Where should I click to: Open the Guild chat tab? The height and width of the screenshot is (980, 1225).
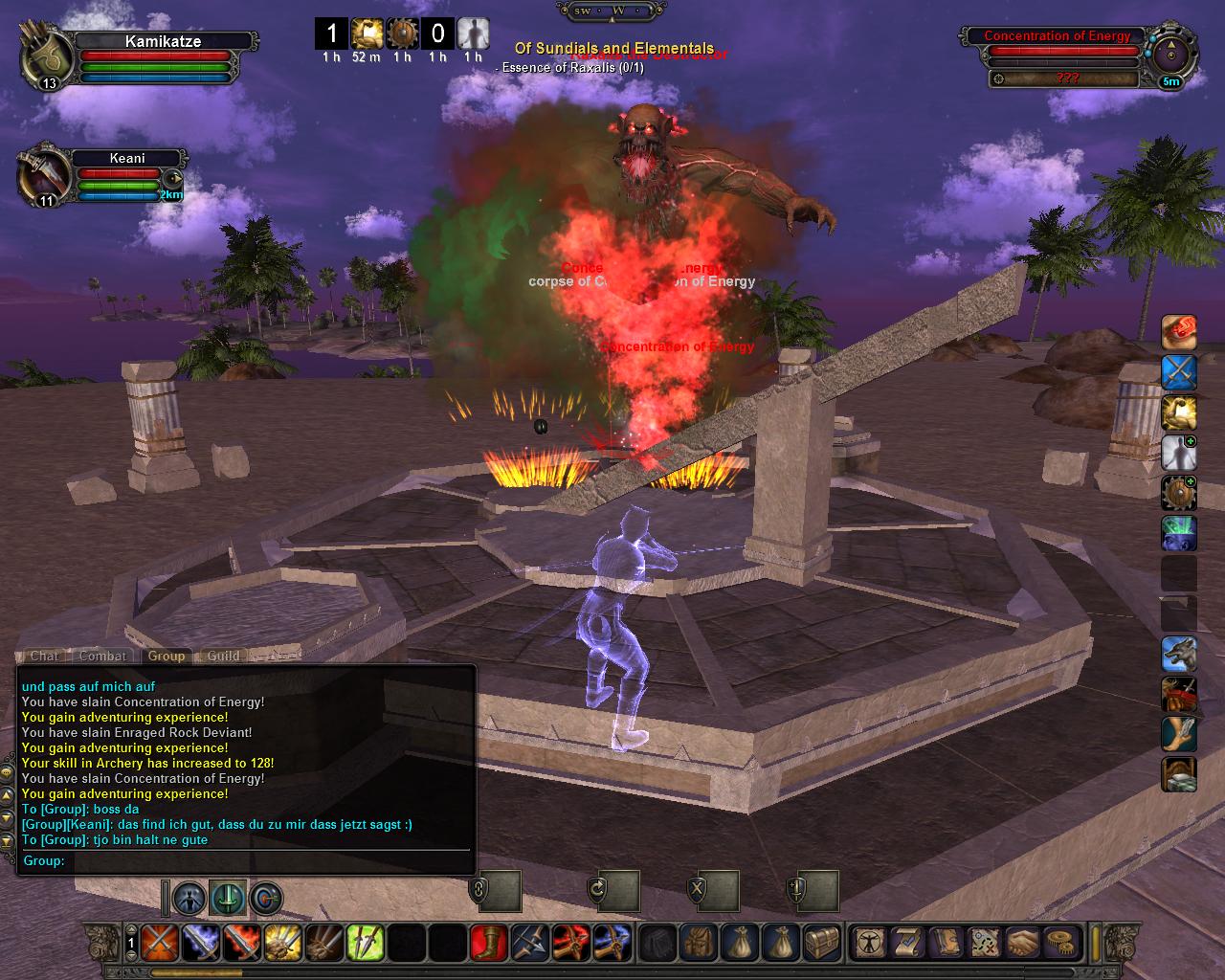(223, 656)
